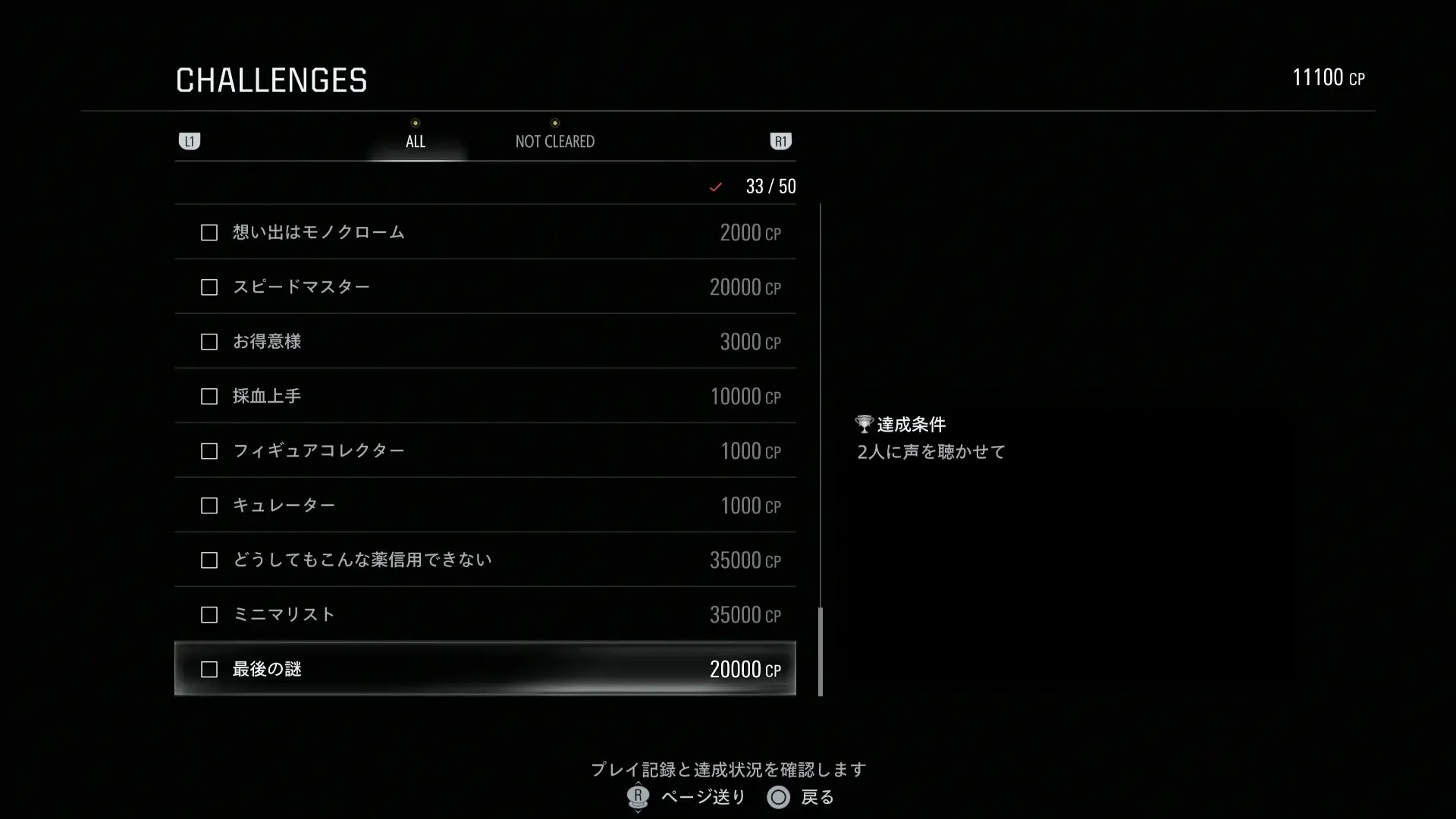This screenshot has width=1456, height=819.
Task: Click the R3 stick icon for ページ送り
Action: tap(637, 798)
